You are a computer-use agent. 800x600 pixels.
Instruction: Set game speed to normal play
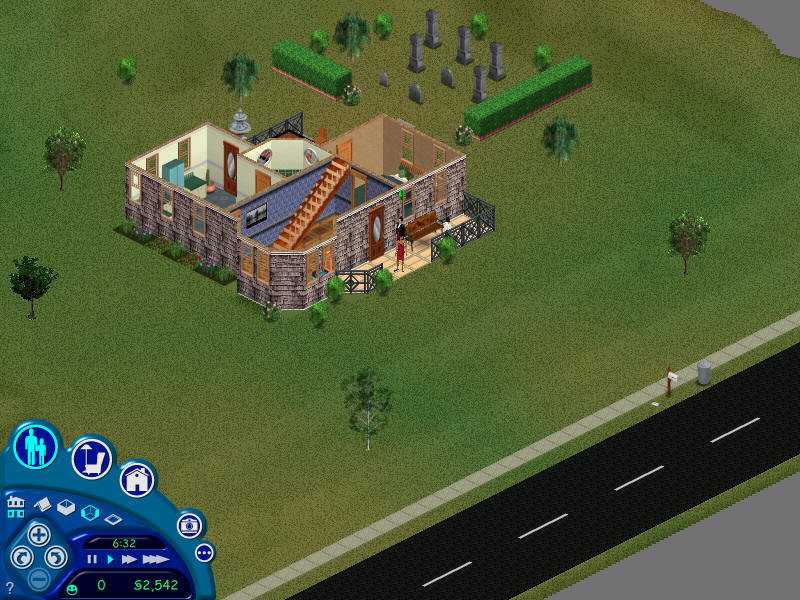pyautogui.click(x=110, y=560)
